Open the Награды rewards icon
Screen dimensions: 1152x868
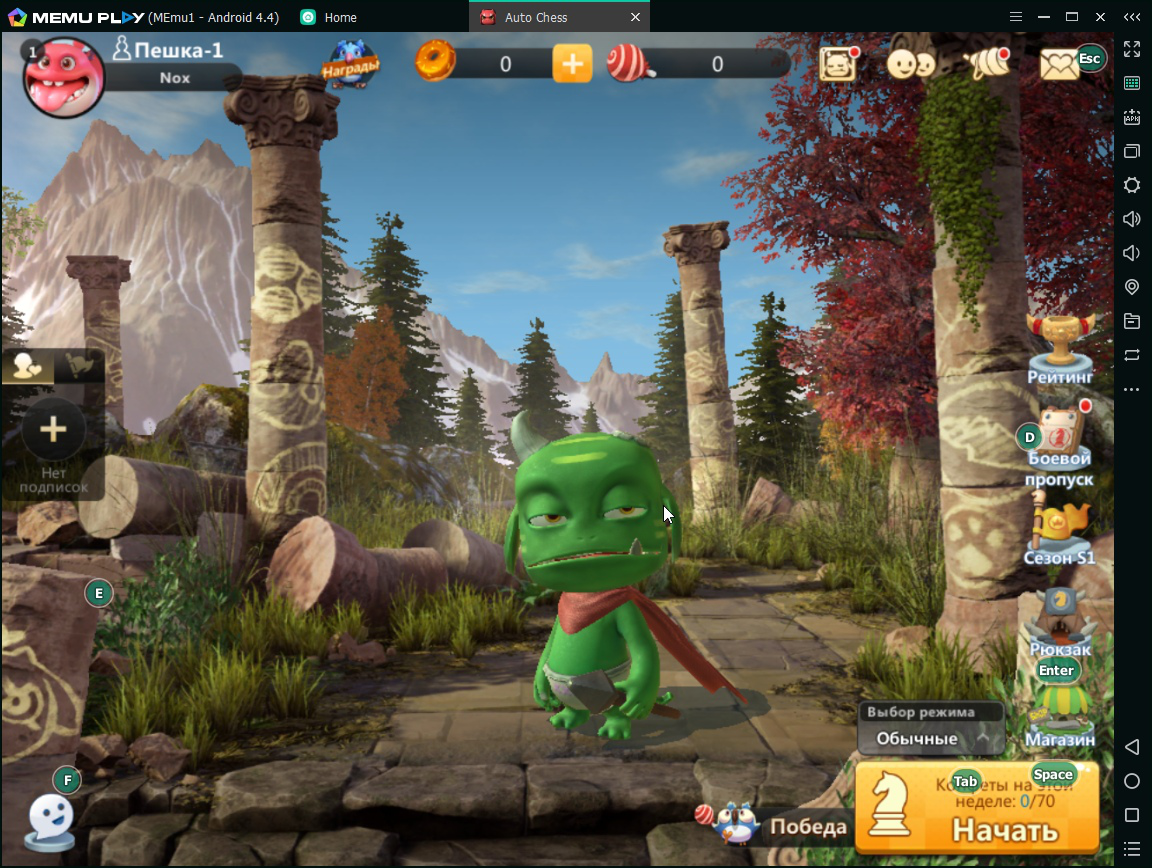(350, 63)
